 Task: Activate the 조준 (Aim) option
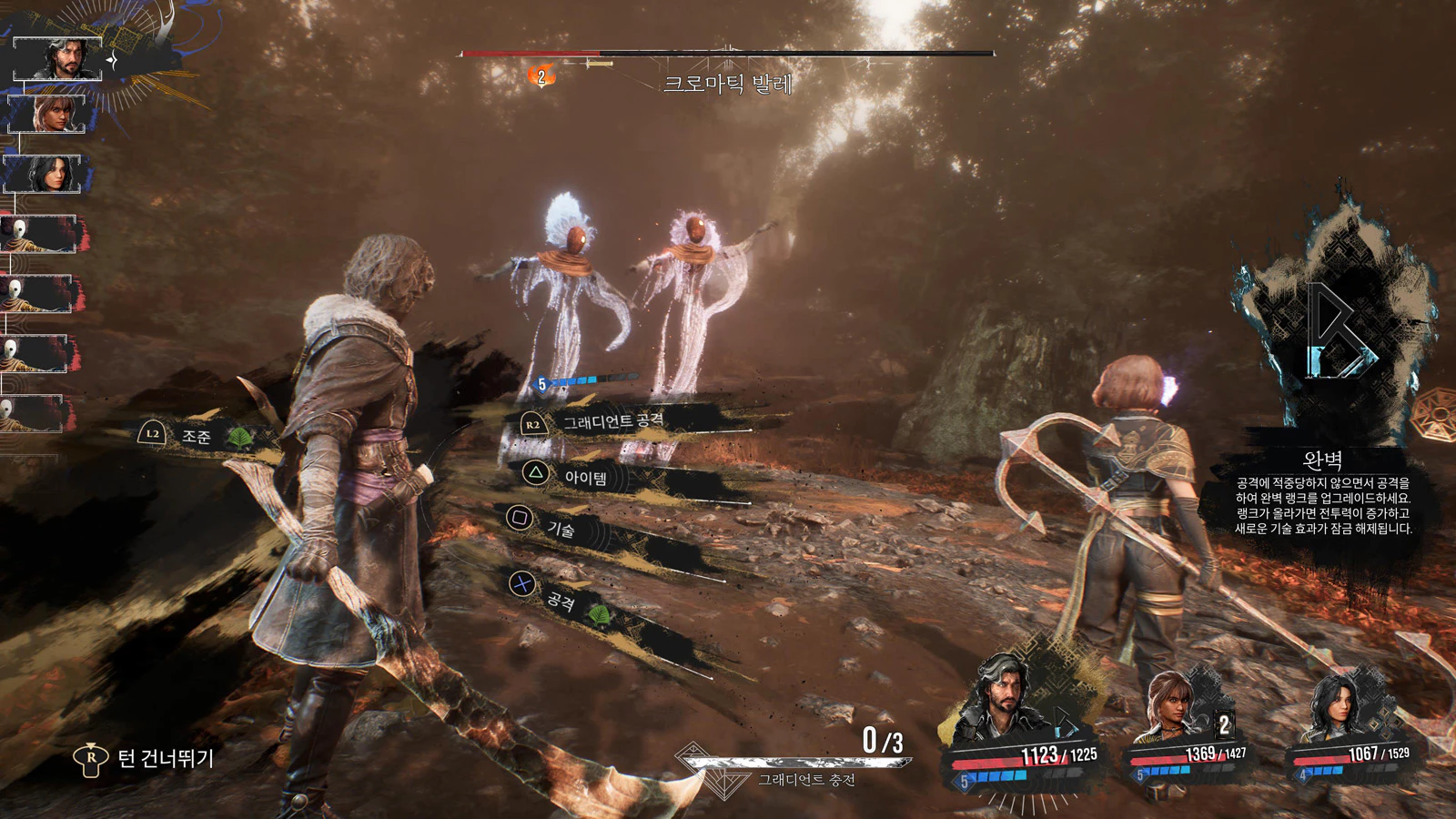click(x=196, y=437)
